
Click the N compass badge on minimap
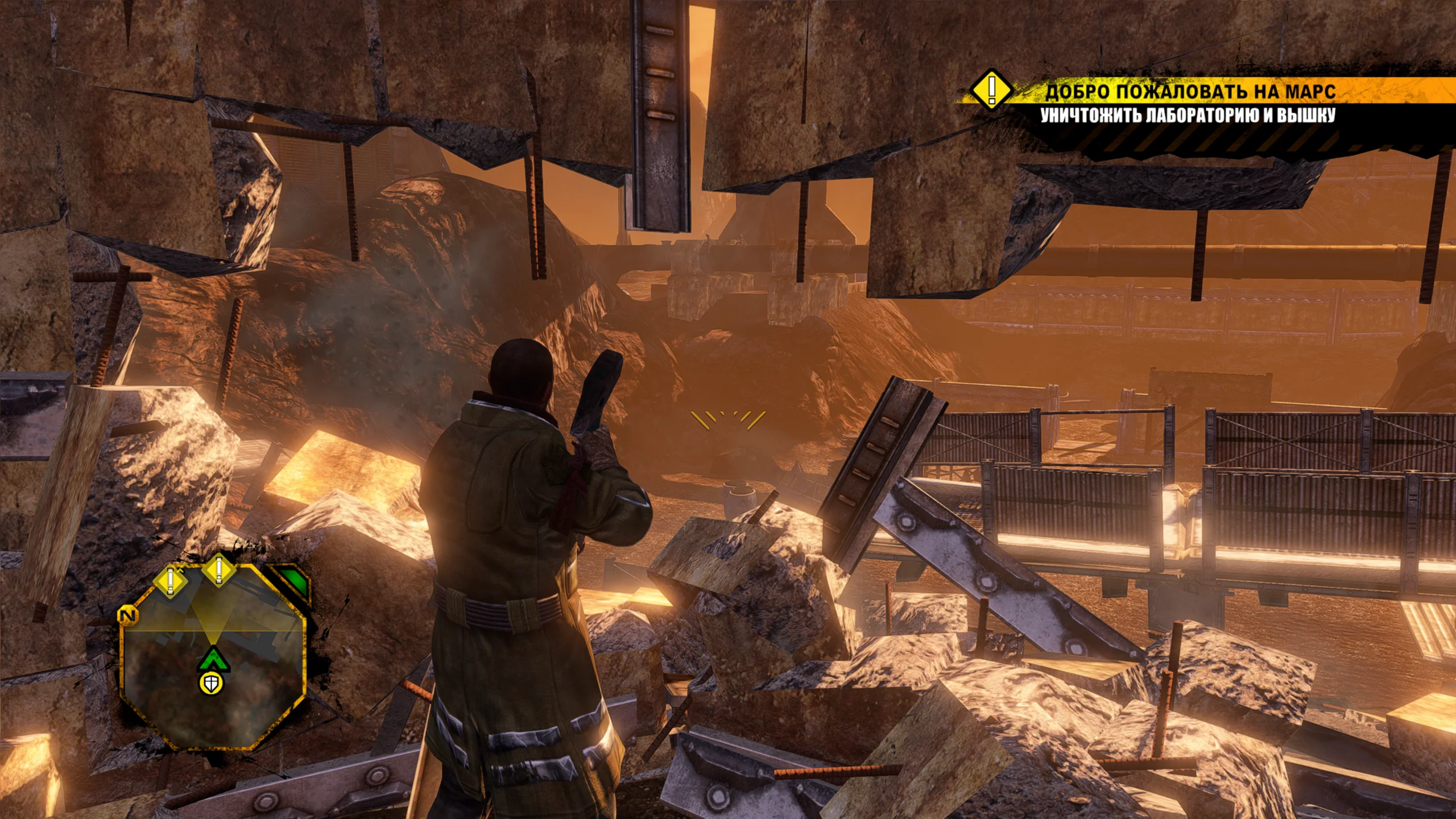[128, 615]
